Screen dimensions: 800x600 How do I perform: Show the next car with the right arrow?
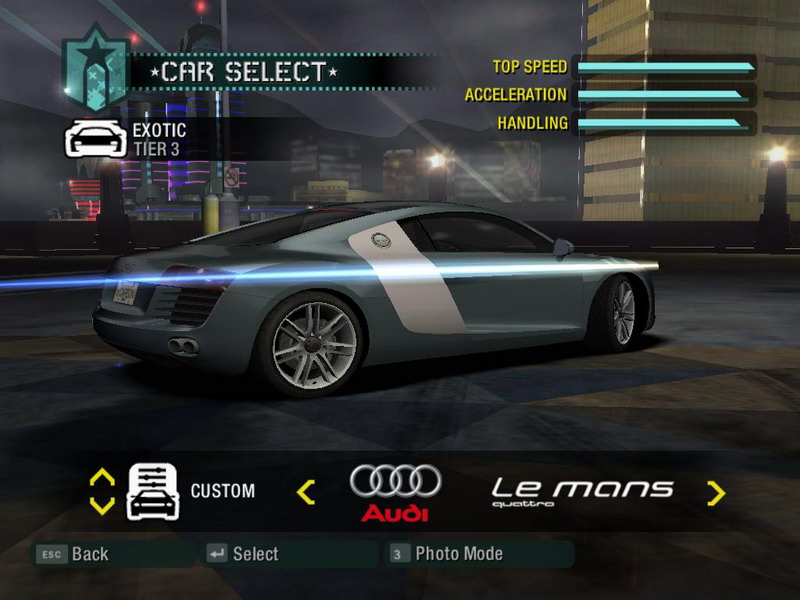tap(715, 492)
